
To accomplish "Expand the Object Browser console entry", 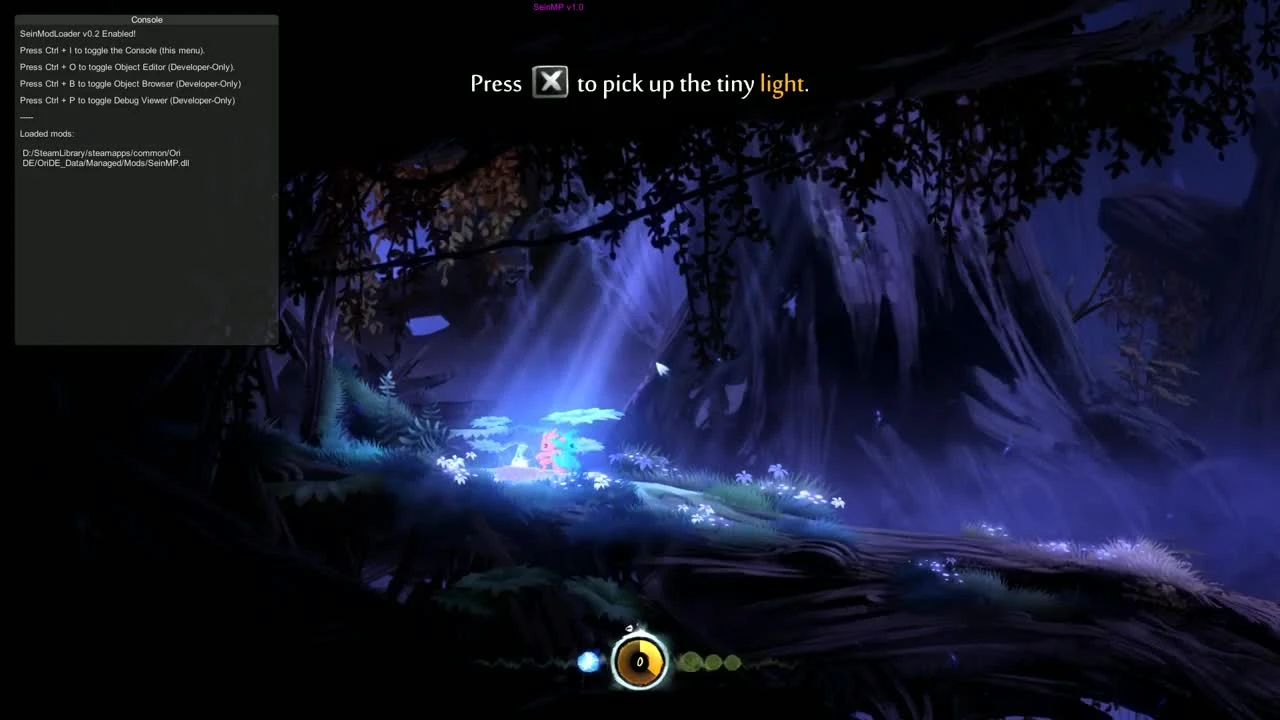I will pos(130,83).
